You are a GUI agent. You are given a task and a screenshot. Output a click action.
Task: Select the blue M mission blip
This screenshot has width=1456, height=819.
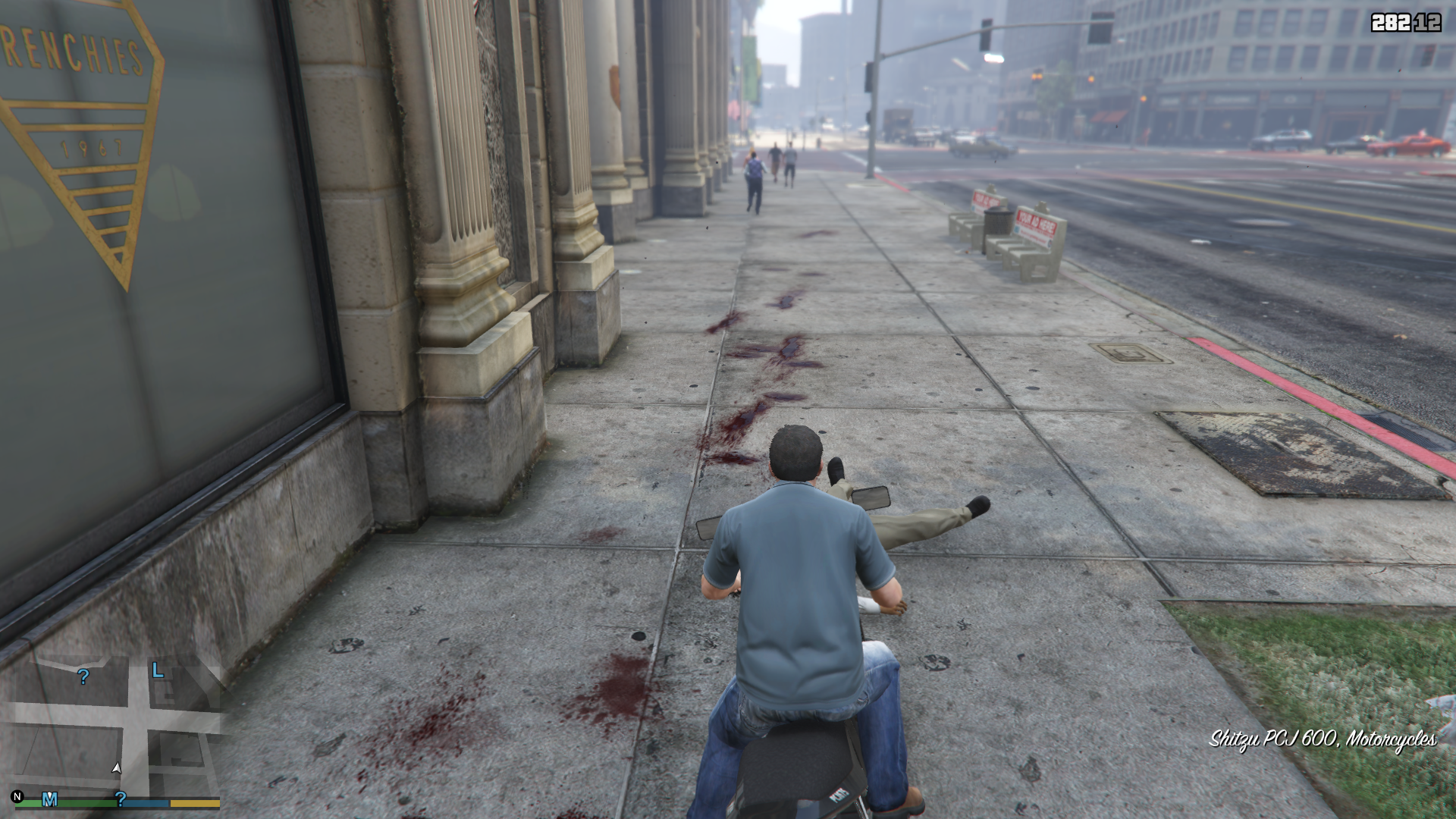(50, 799)
